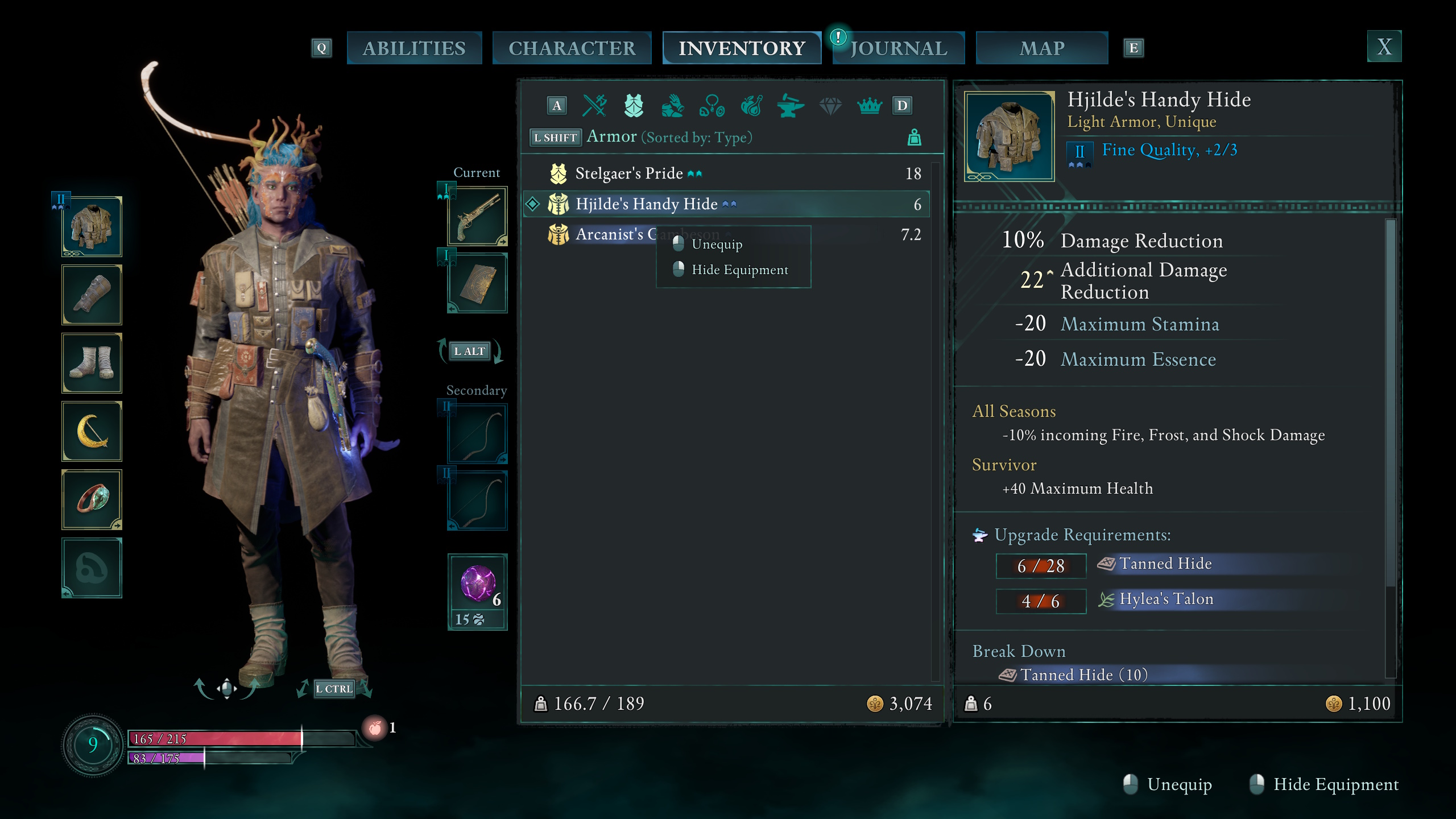Open the Consumables filter with the food icon
The image size is (1456, 819).
751,105
